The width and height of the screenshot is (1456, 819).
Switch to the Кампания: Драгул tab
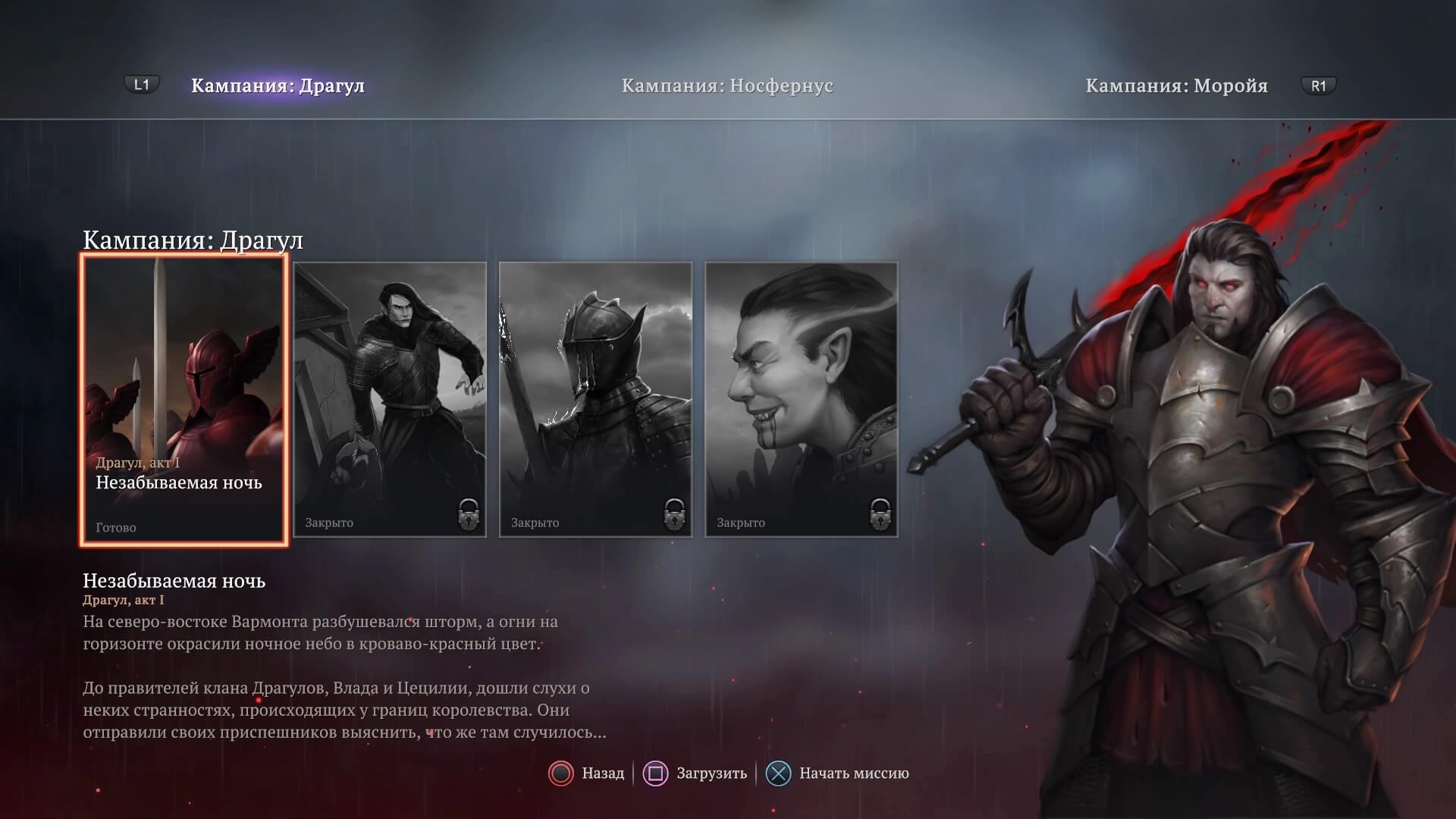[x=278, y=86]
